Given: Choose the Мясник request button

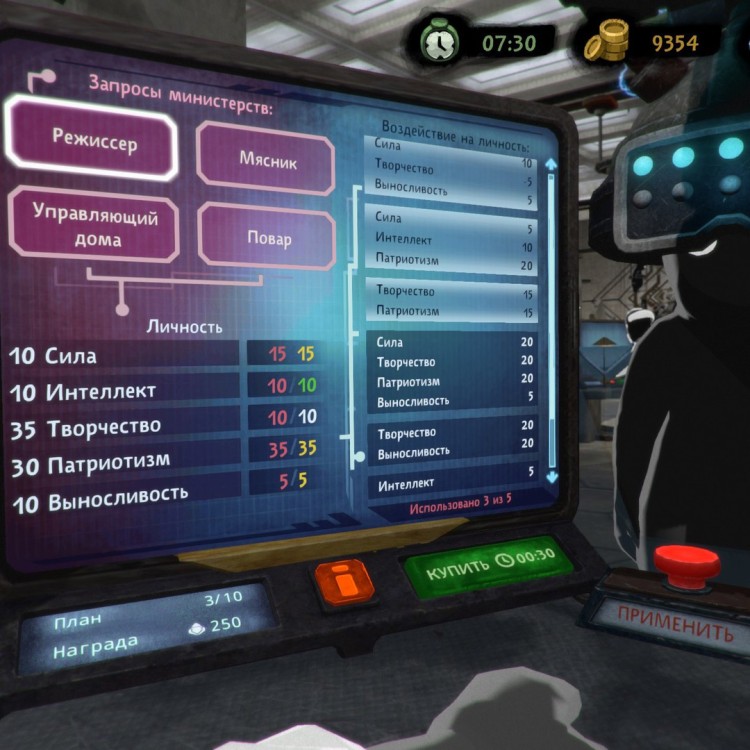Looking at the screenshot, I should coord(267,159).
